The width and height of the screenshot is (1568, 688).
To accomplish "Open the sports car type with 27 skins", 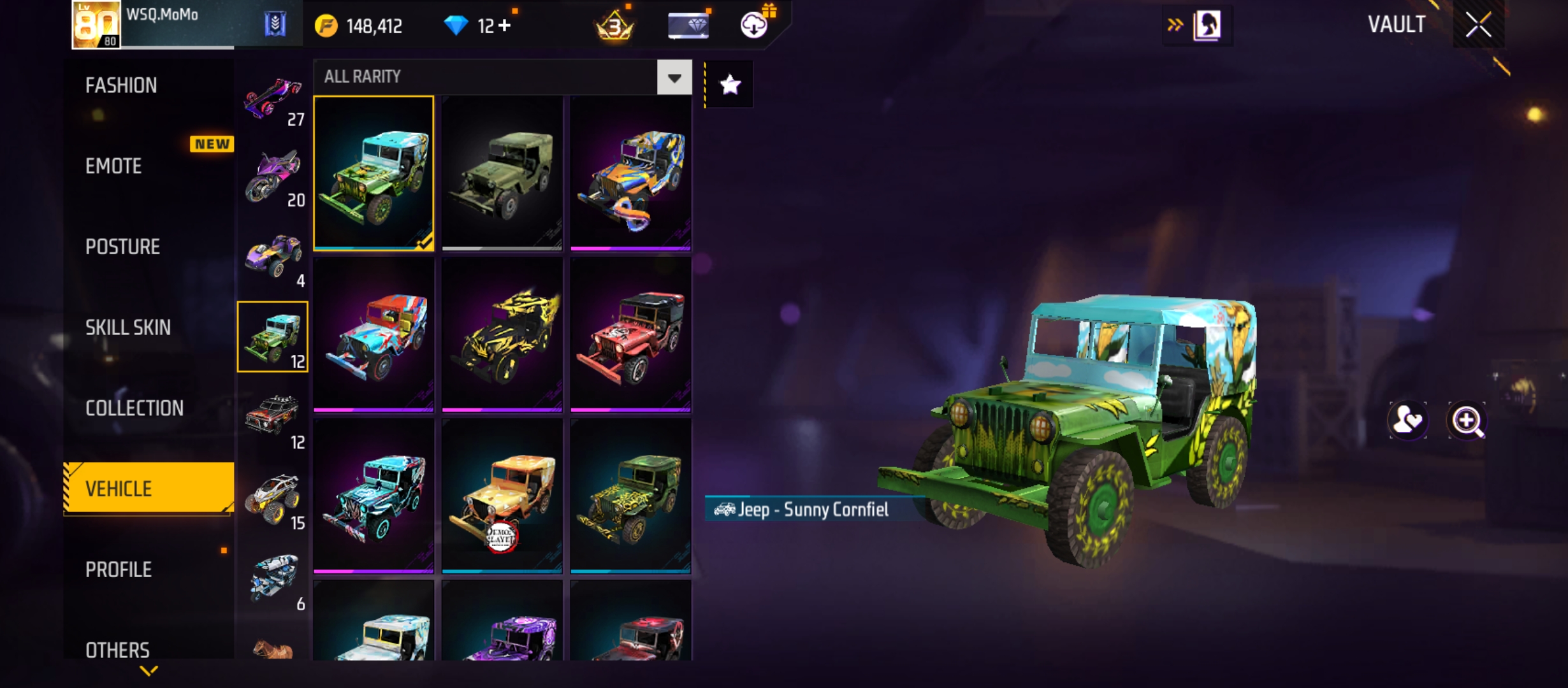I will pyautogui.click(x=273, y=99).
